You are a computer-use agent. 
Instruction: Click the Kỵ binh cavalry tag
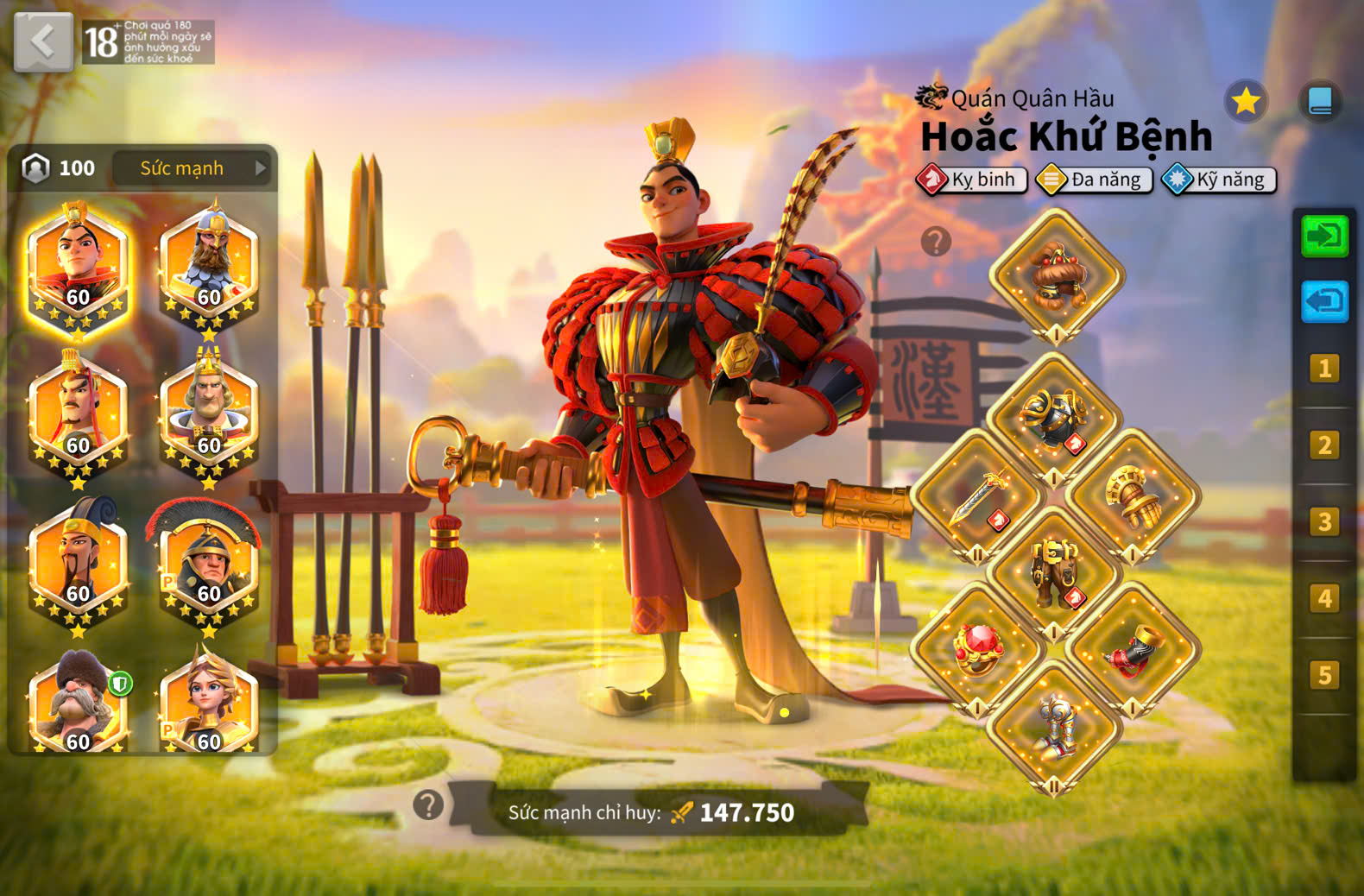973,180
